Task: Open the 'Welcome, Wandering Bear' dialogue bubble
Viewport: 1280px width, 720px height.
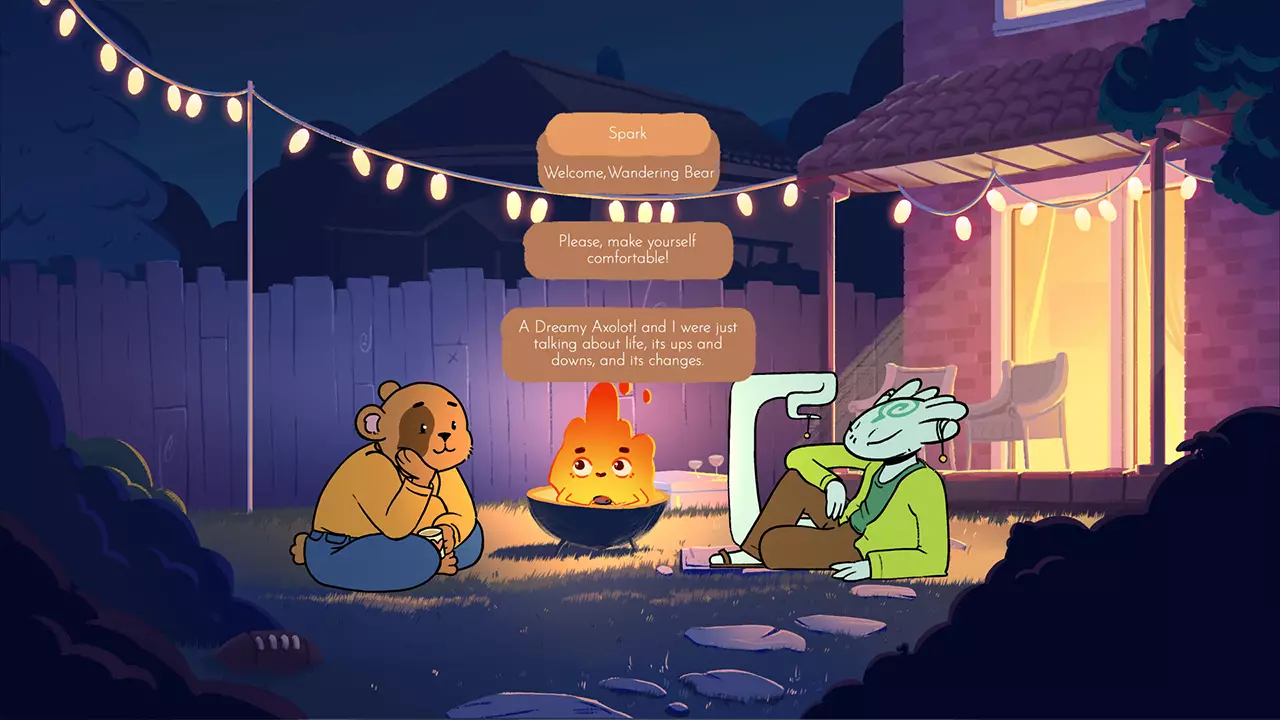Action: pyautogui.click(x=629, y=172)
